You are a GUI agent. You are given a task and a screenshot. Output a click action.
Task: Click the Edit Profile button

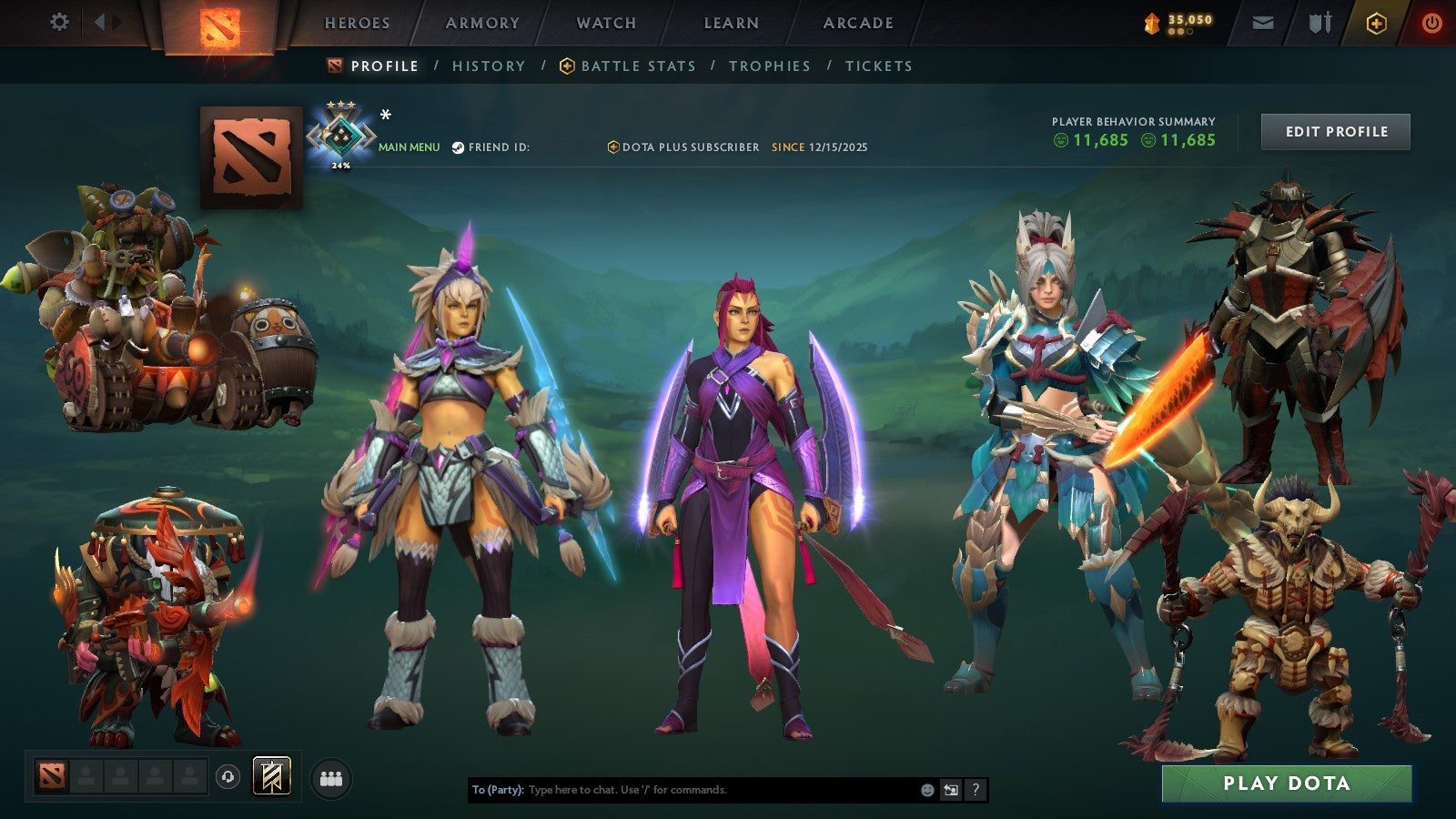1335,131
